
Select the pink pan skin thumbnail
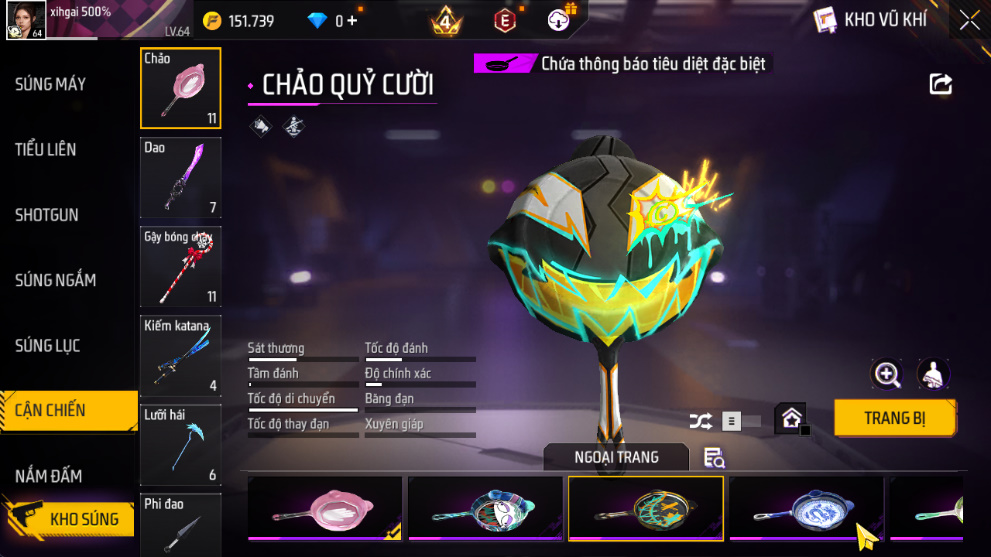(x=325, y=507)
